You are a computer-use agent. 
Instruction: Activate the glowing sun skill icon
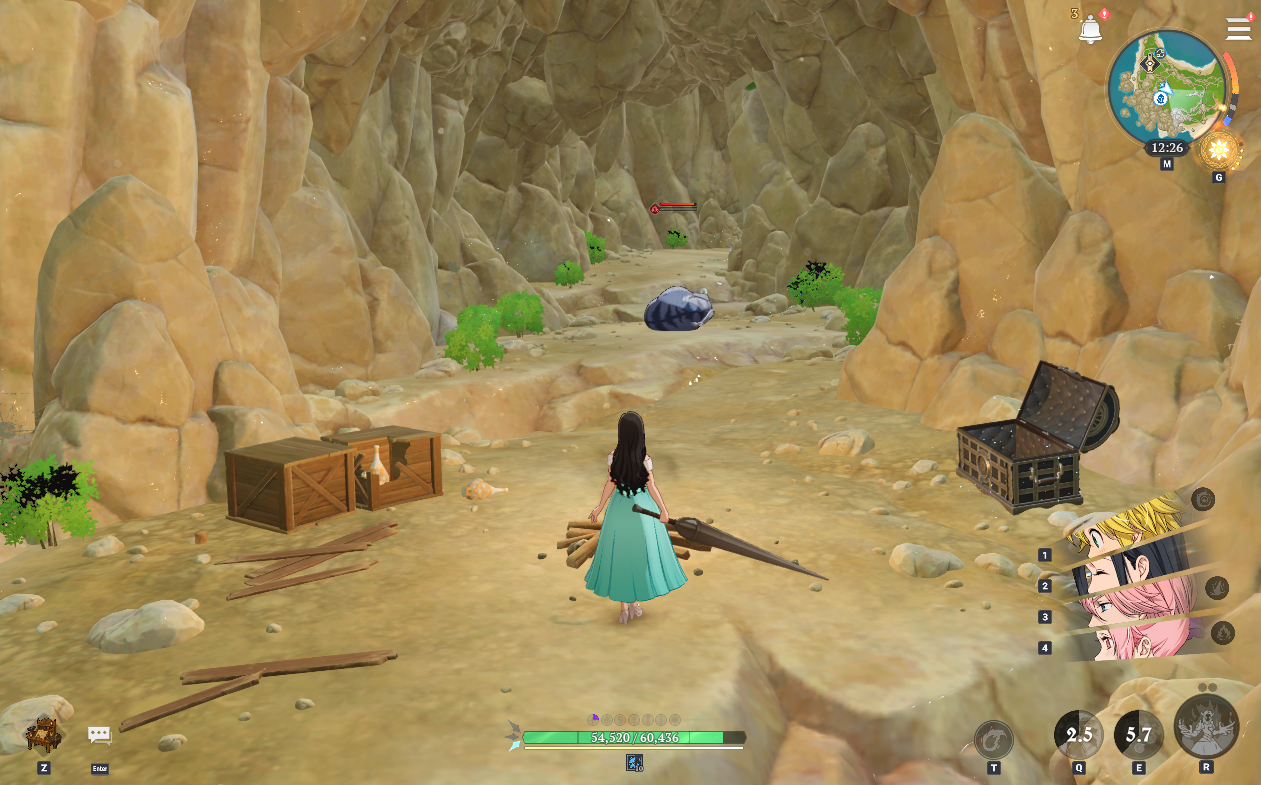point(1219,151)
